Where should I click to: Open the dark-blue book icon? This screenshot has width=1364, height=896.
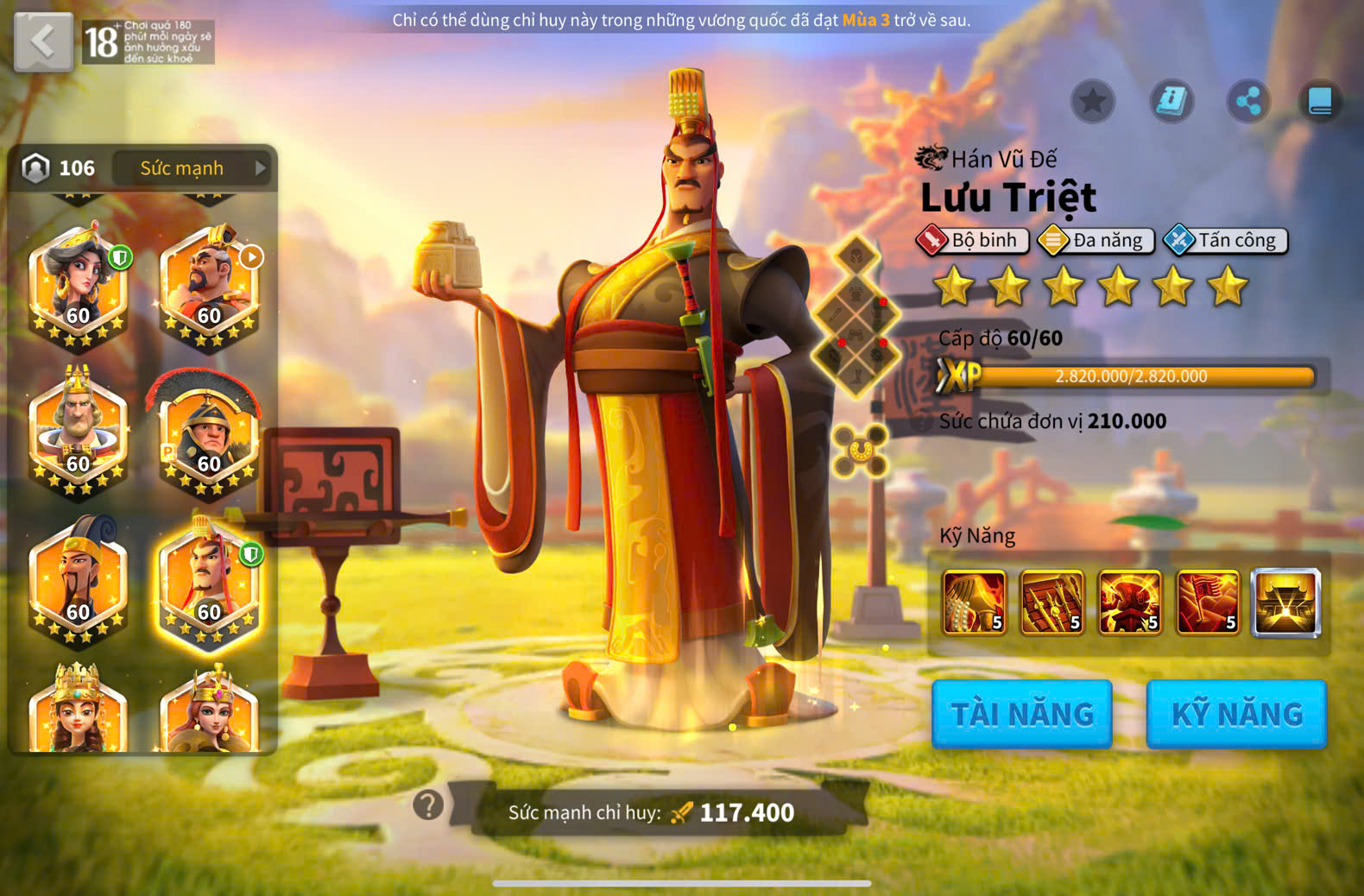coord(1320,102)
